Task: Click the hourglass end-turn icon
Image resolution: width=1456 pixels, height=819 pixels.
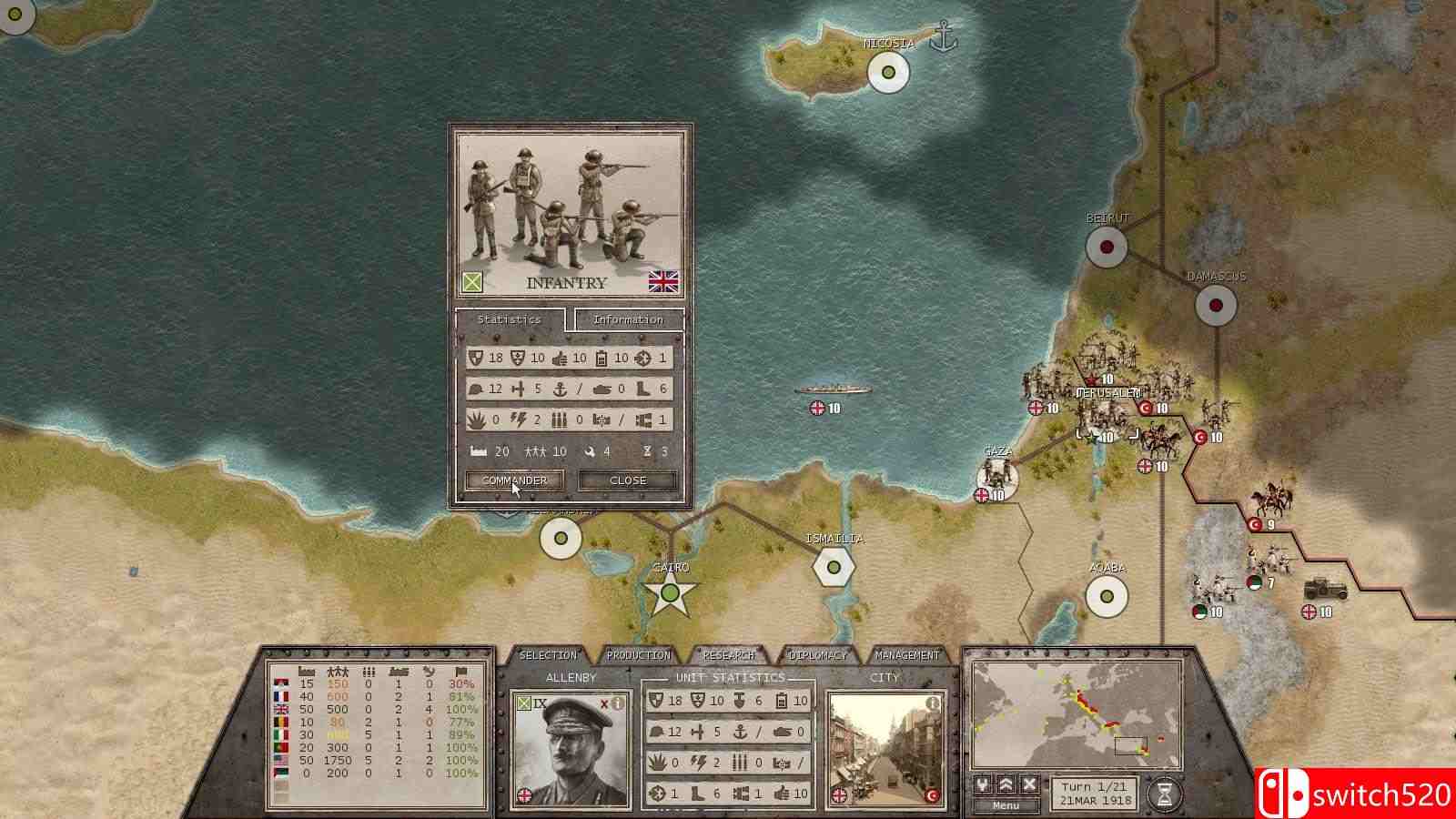Action: 1166,793
